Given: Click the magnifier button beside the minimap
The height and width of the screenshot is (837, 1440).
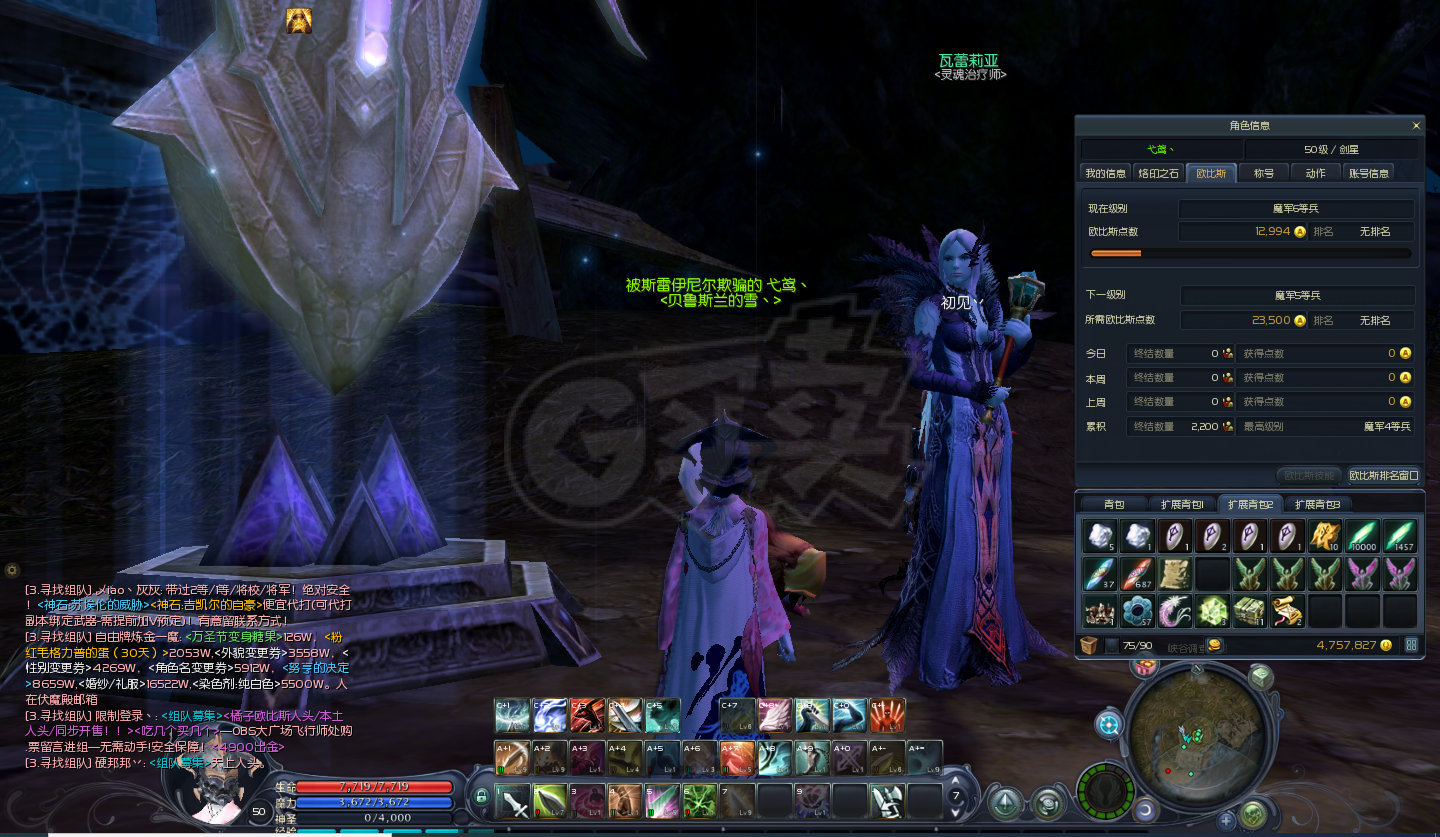Looking at the screenshot, I should pyautogui.click(x=1109, y=722).
